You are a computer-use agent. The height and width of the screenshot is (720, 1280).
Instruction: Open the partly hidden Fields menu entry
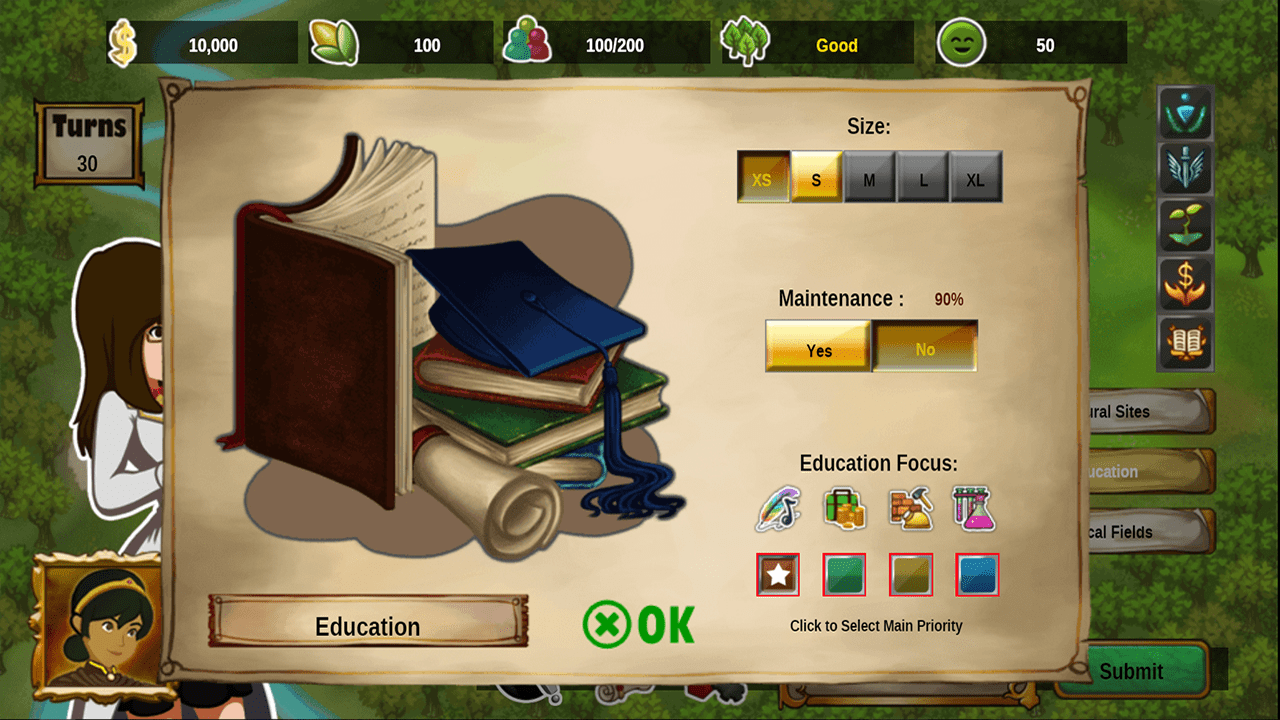(x=1150, y=531)
